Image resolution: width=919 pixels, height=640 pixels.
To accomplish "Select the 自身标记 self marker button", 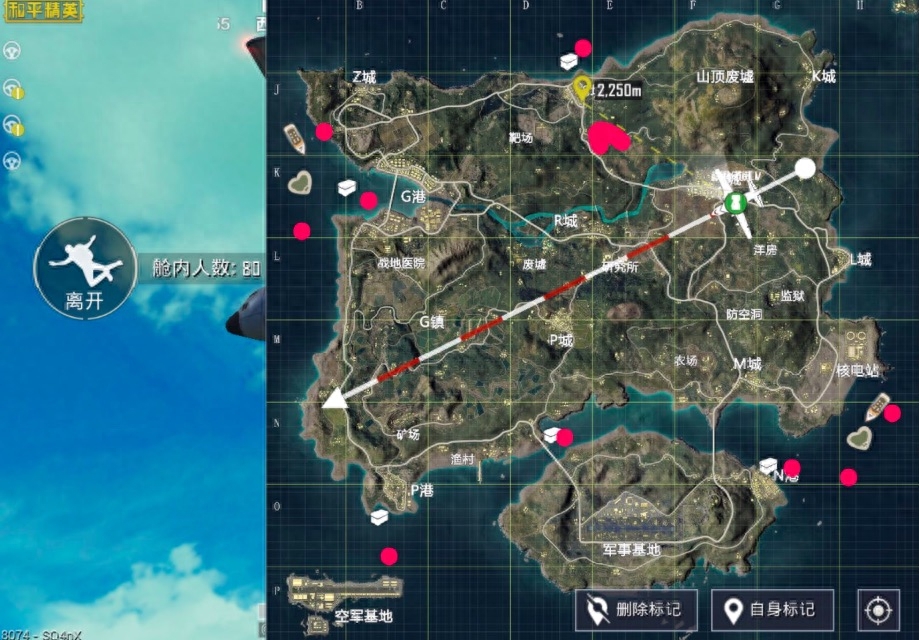I will (x=772, y=609).
